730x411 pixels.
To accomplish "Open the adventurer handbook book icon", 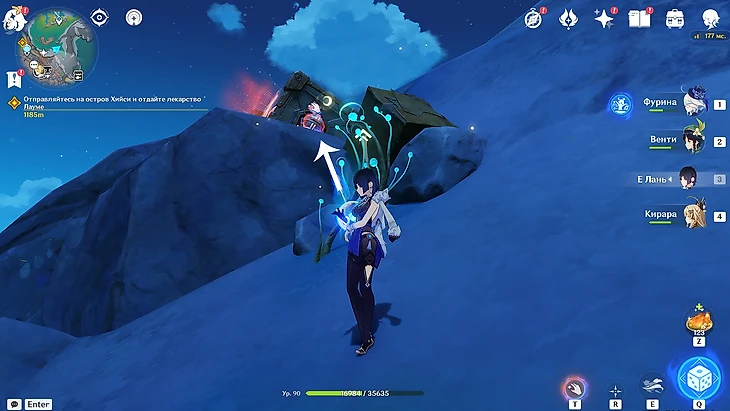I will [639, 18].
